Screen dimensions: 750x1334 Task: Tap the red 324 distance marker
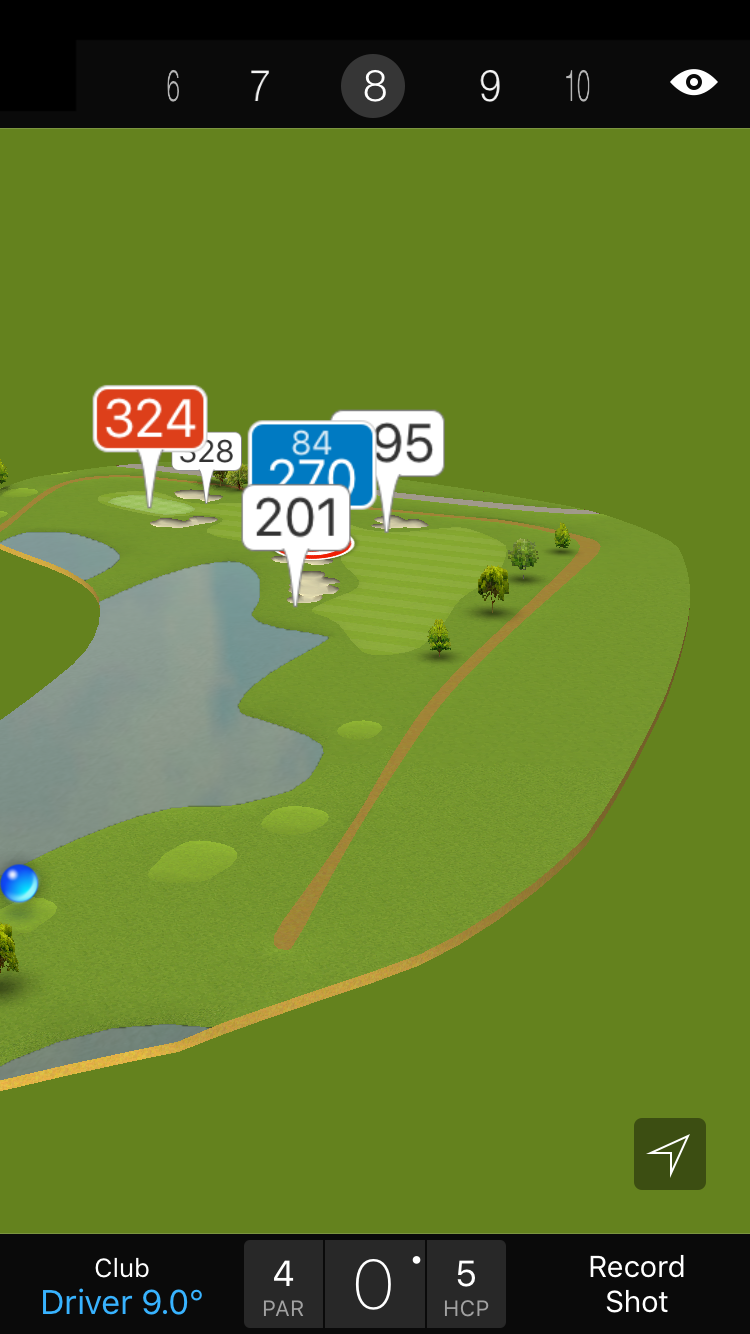(150, 418)
